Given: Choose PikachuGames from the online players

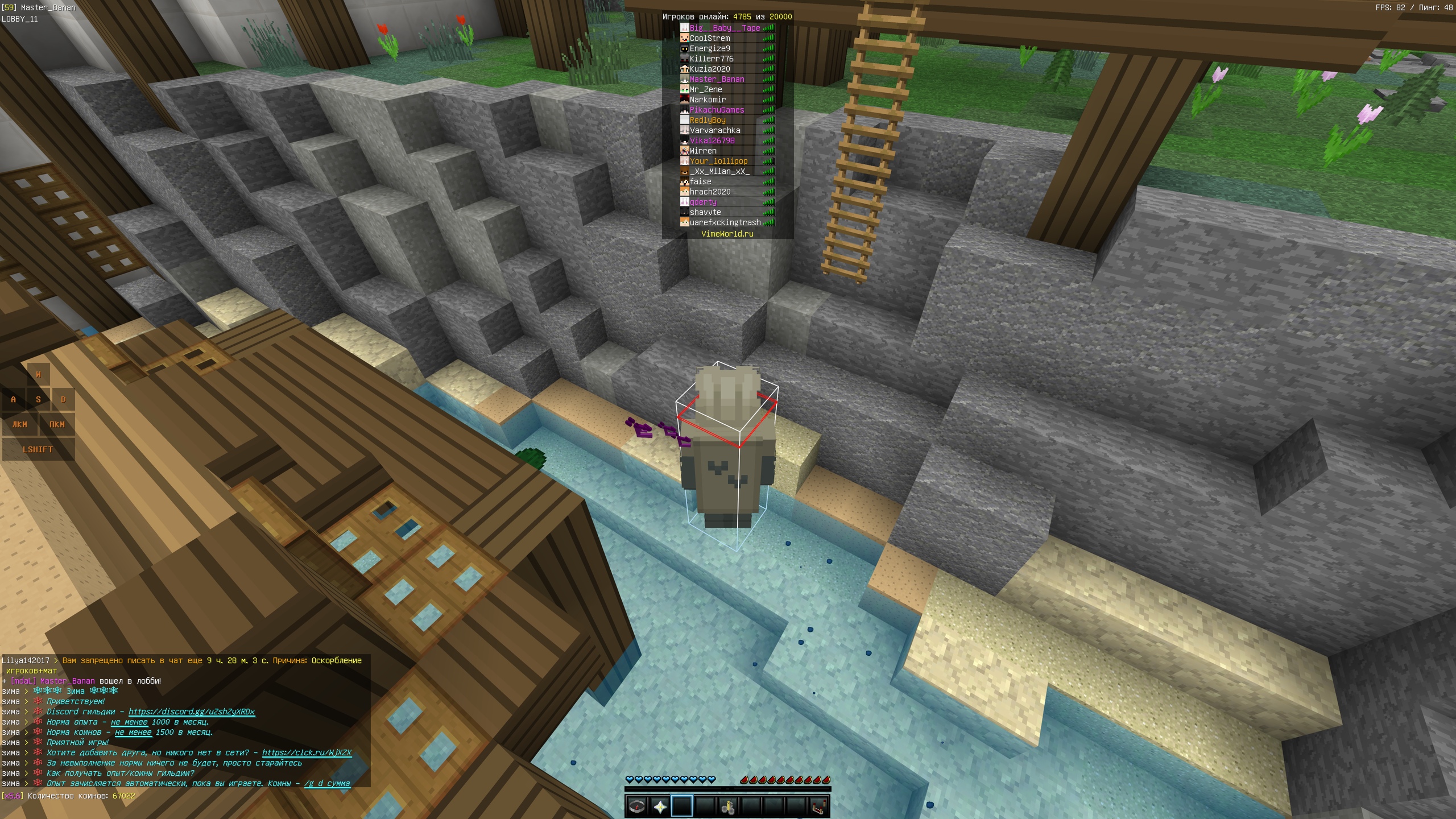Looking at the screenshot, I should (x=717, y=110).
